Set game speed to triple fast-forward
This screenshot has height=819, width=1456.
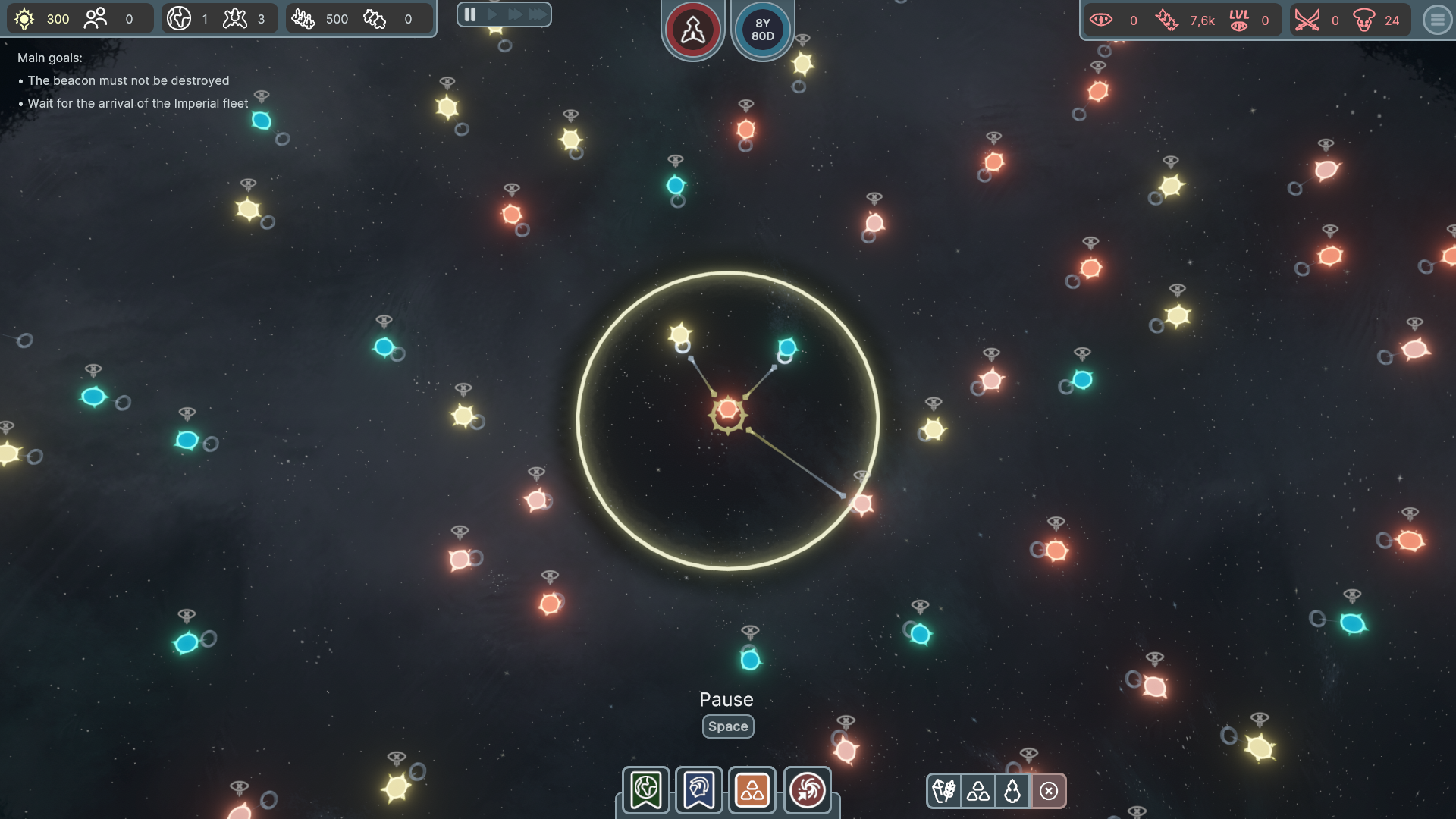point(538,14)
